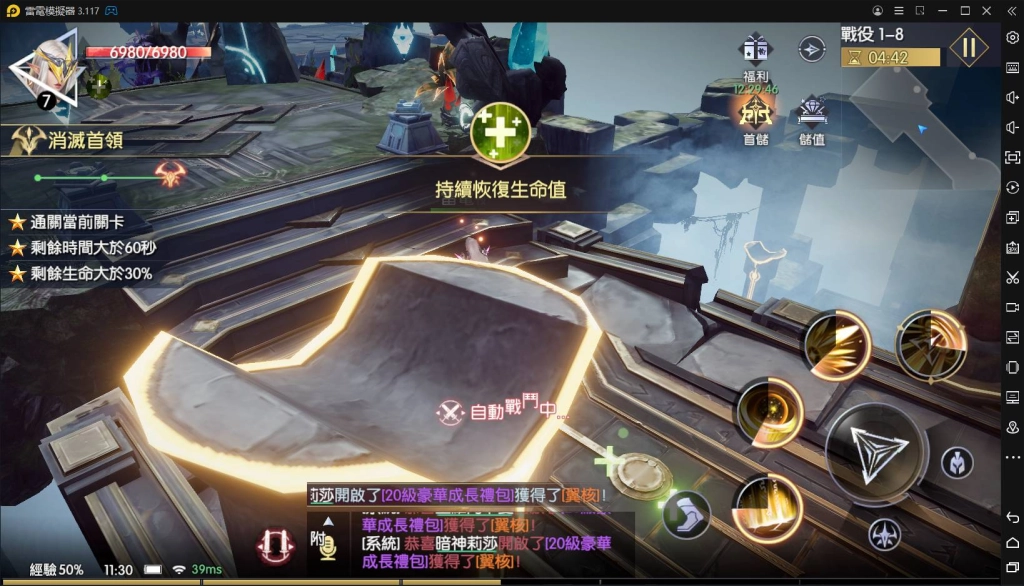
Task: Tap the circular arrow icon beside 福利
Action: 812,48
